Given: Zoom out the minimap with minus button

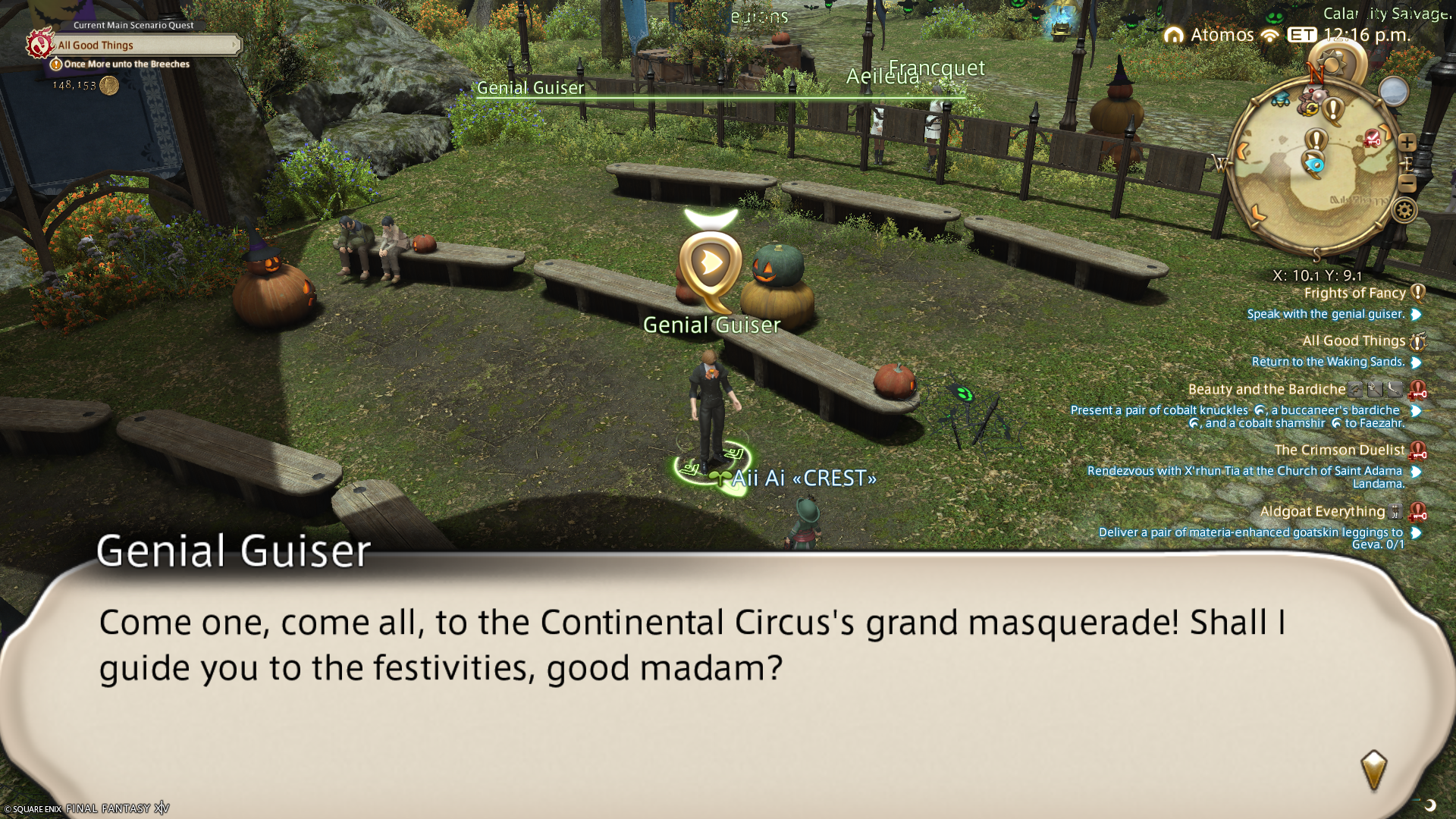Looking at the screenshot, I should [1407, 183].
